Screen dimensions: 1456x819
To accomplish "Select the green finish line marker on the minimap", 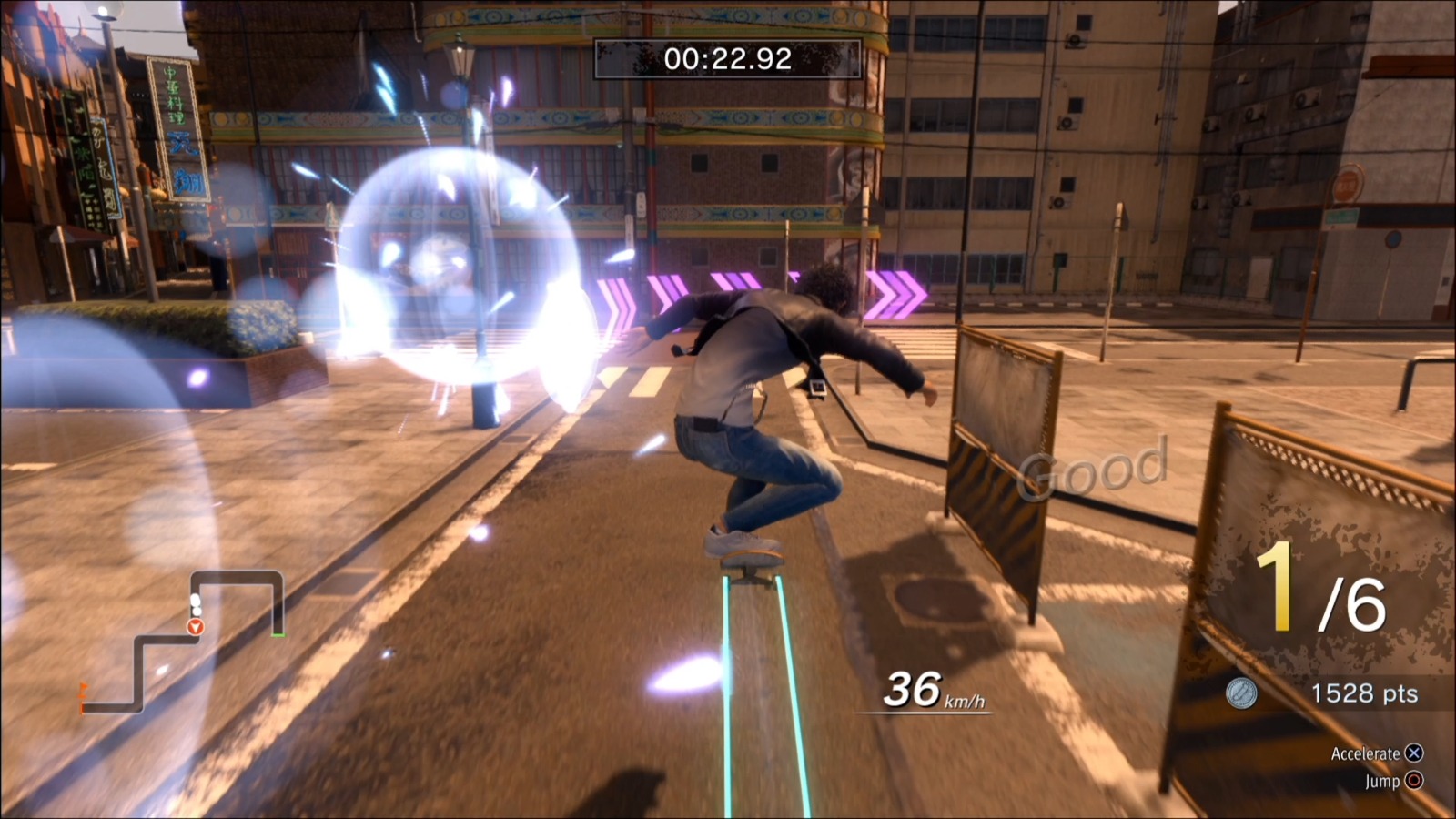I will (280, 634).
